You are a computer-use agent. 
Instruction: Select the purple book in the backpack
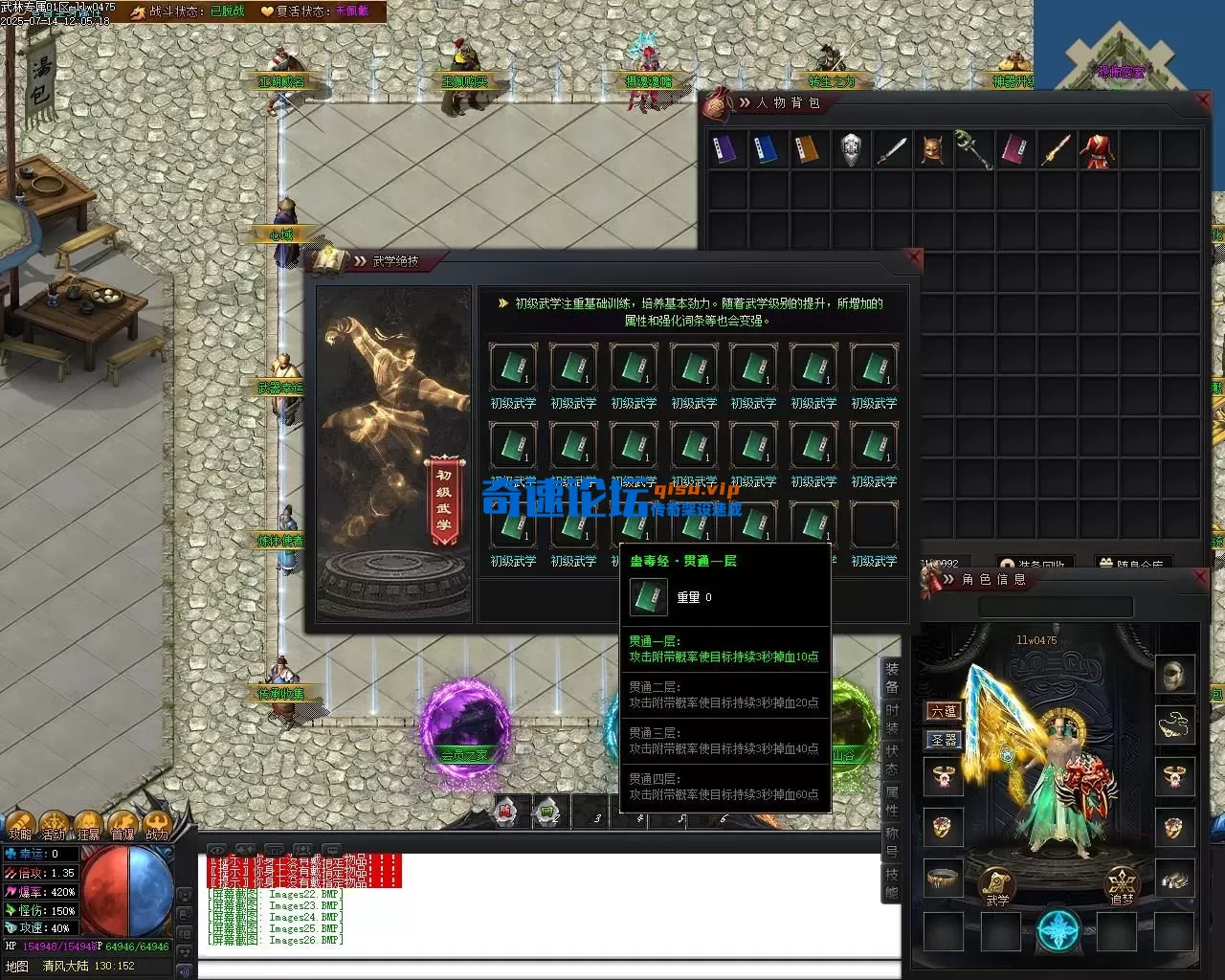coord(724,149)
